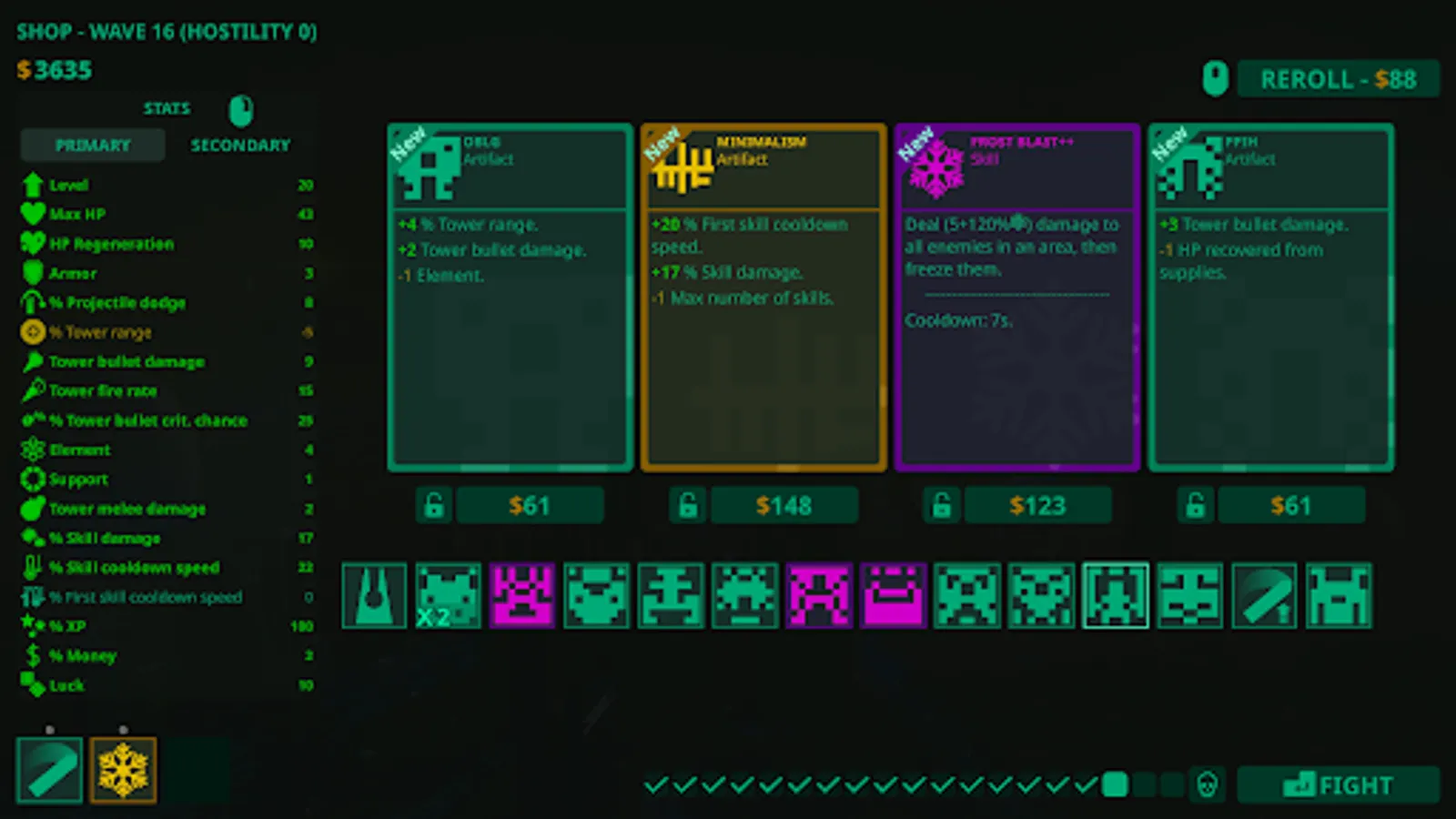Image resolution: width=1456 pixels, height=819 pixels.
Task: Select the tower icon in the inventory bar
Action: click(x=374, y=596)
